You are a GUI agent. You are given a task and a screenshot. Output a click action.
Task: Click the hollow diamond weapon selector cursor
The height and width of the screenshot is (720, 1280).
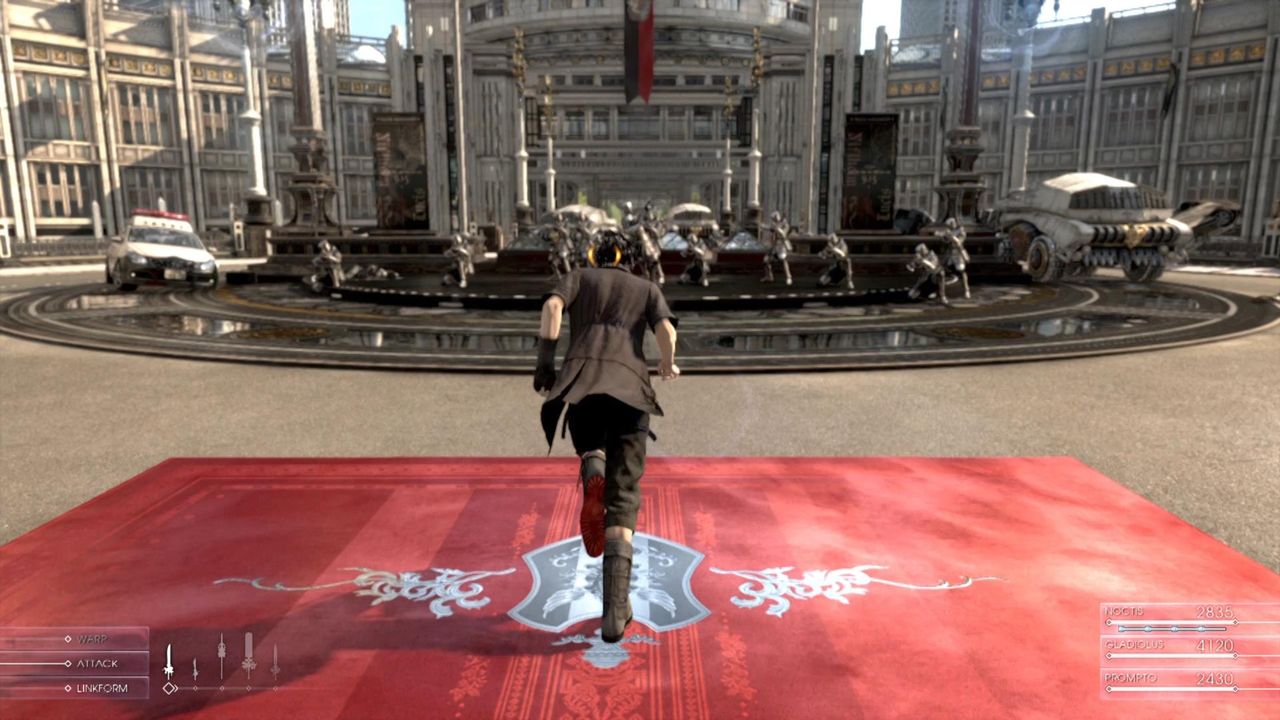[x=169, y=687]
